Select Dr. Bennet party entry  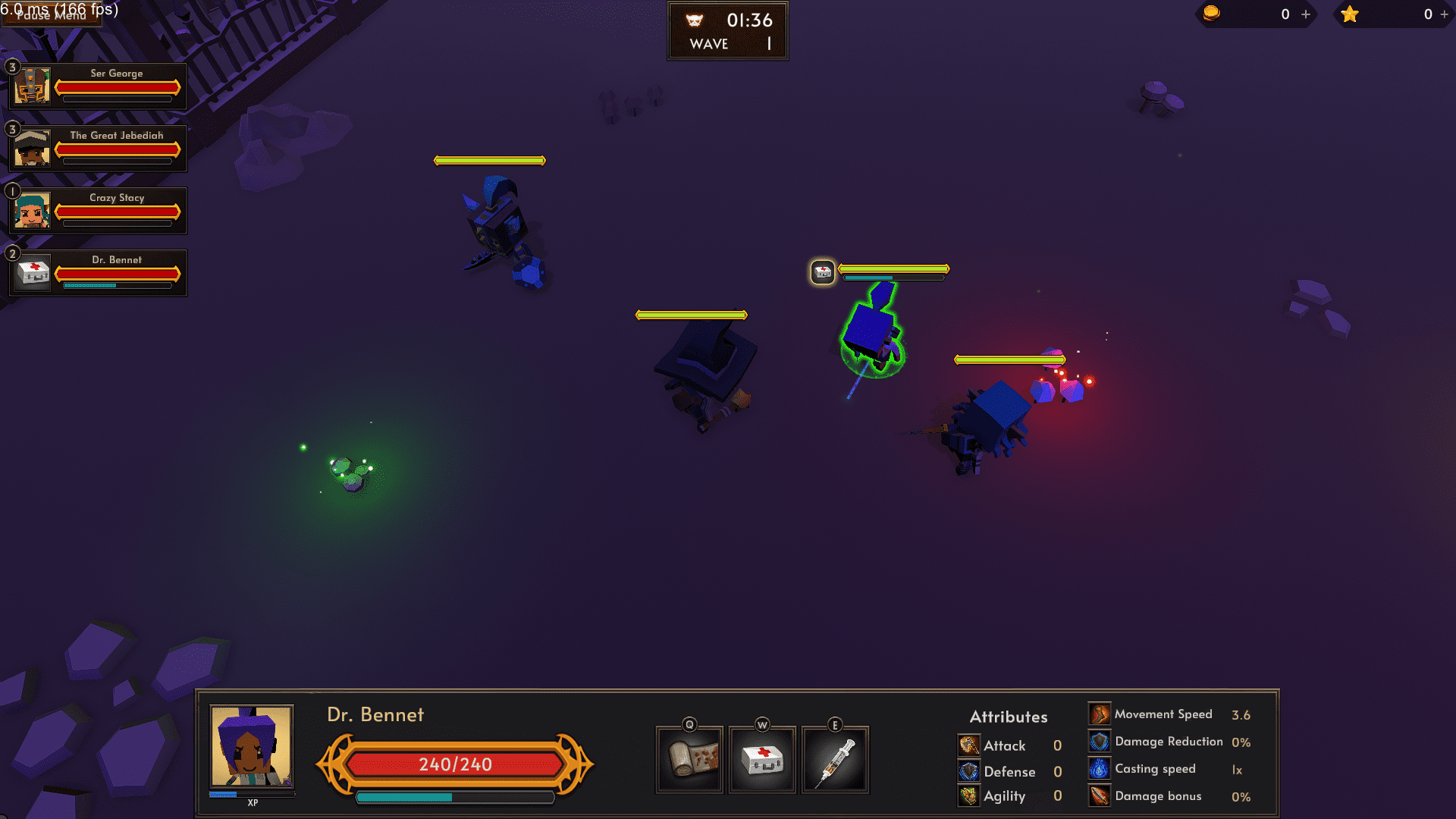click(98, 272)
